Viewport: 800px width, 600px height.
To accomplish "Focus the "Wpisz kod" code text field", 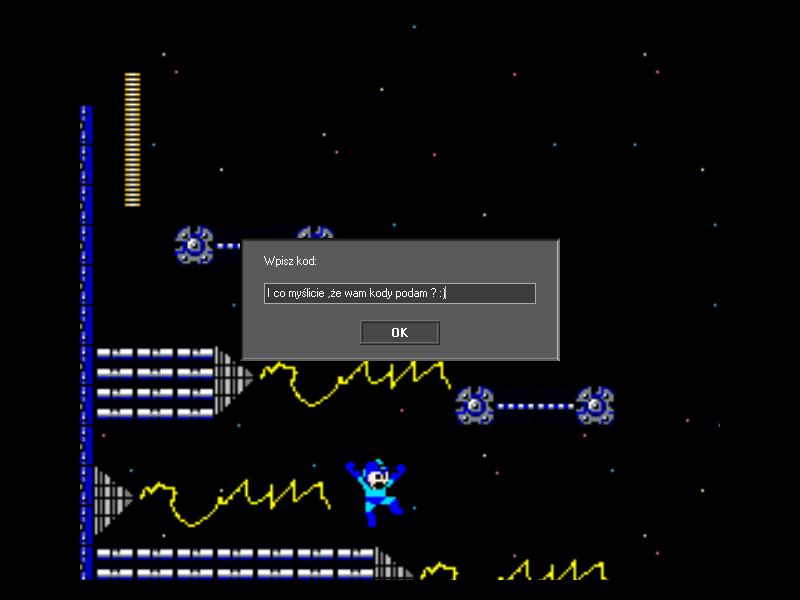I will [x=400, y=293].
